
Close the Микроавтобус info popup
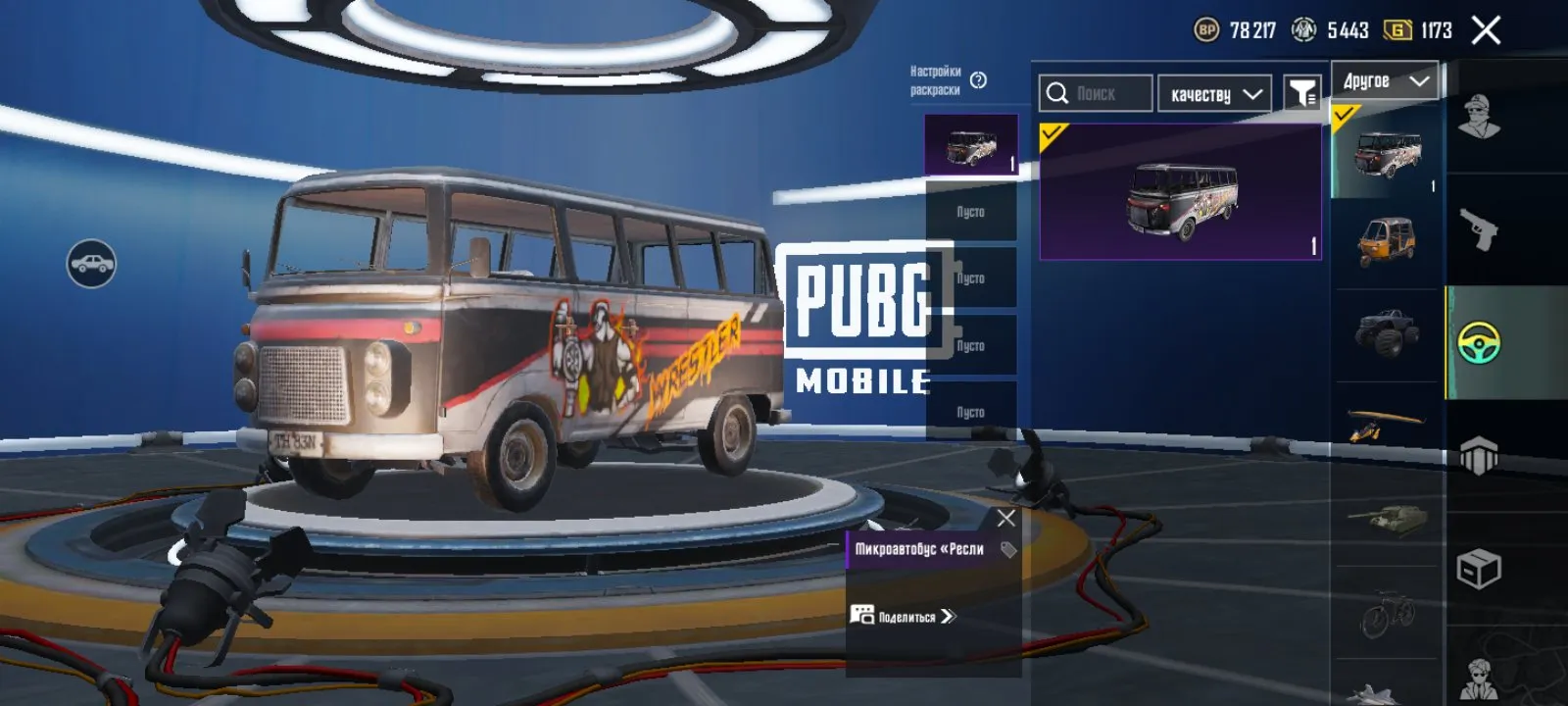[1006, 518]
